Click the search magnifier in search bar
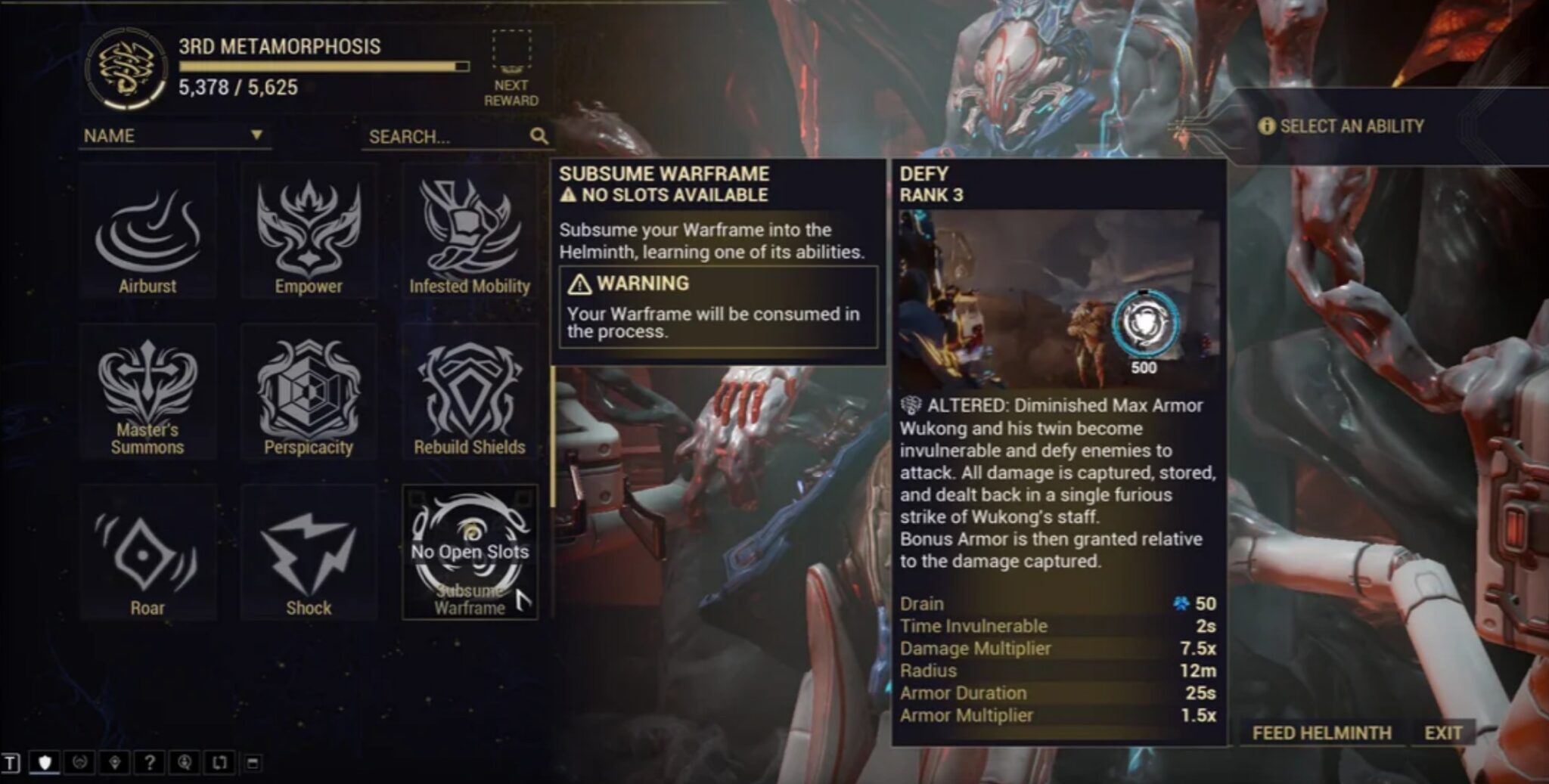 click(x=539, y=137)
